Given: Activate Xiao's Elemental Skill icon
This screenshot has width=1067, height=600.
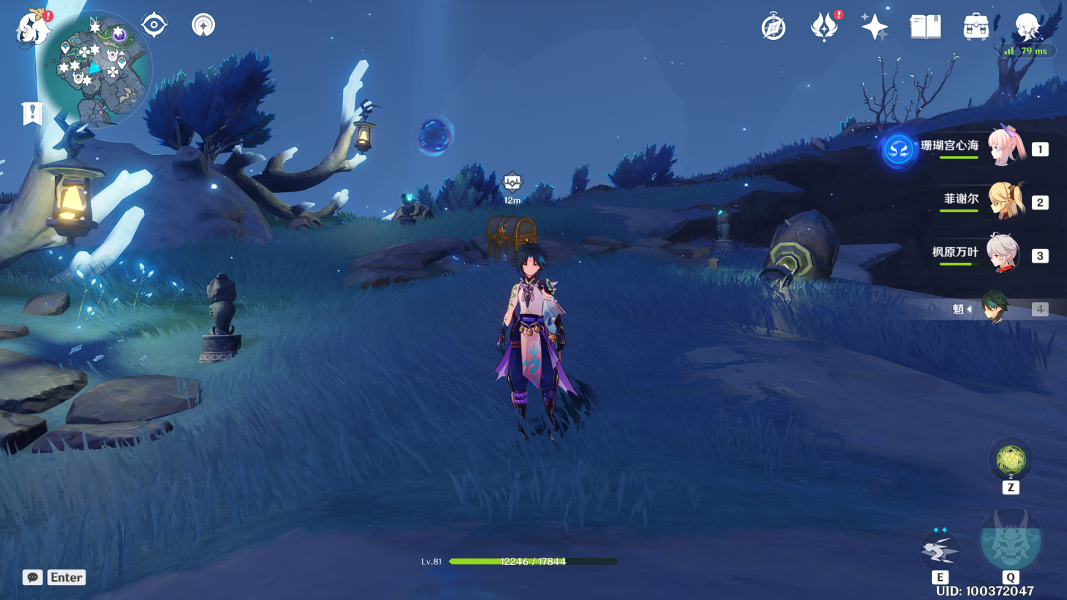Looking at the screenshot, I should (x=940, y=549).
